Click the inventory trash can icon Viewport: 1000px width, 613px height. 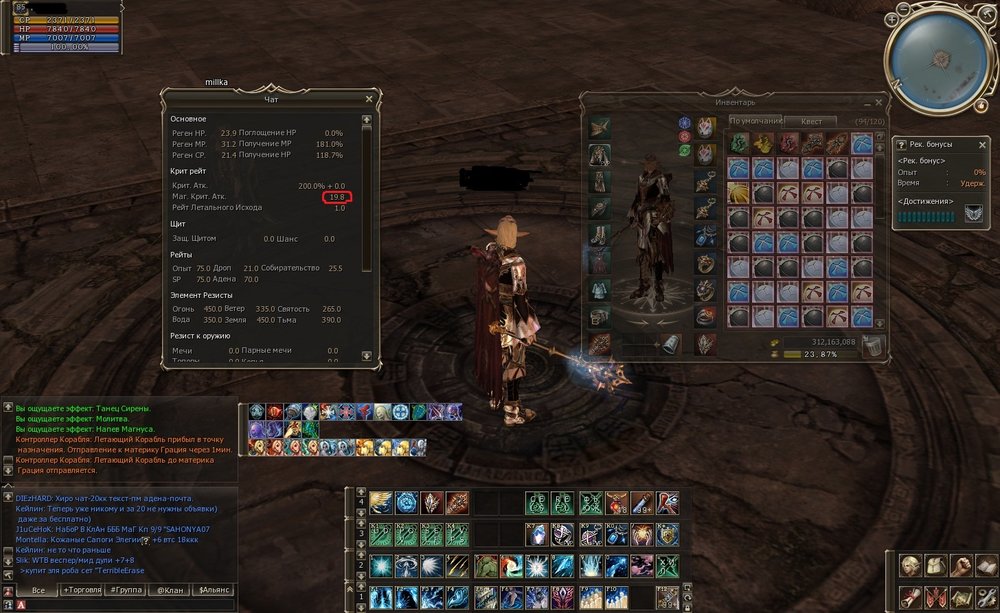click(873, 346)
